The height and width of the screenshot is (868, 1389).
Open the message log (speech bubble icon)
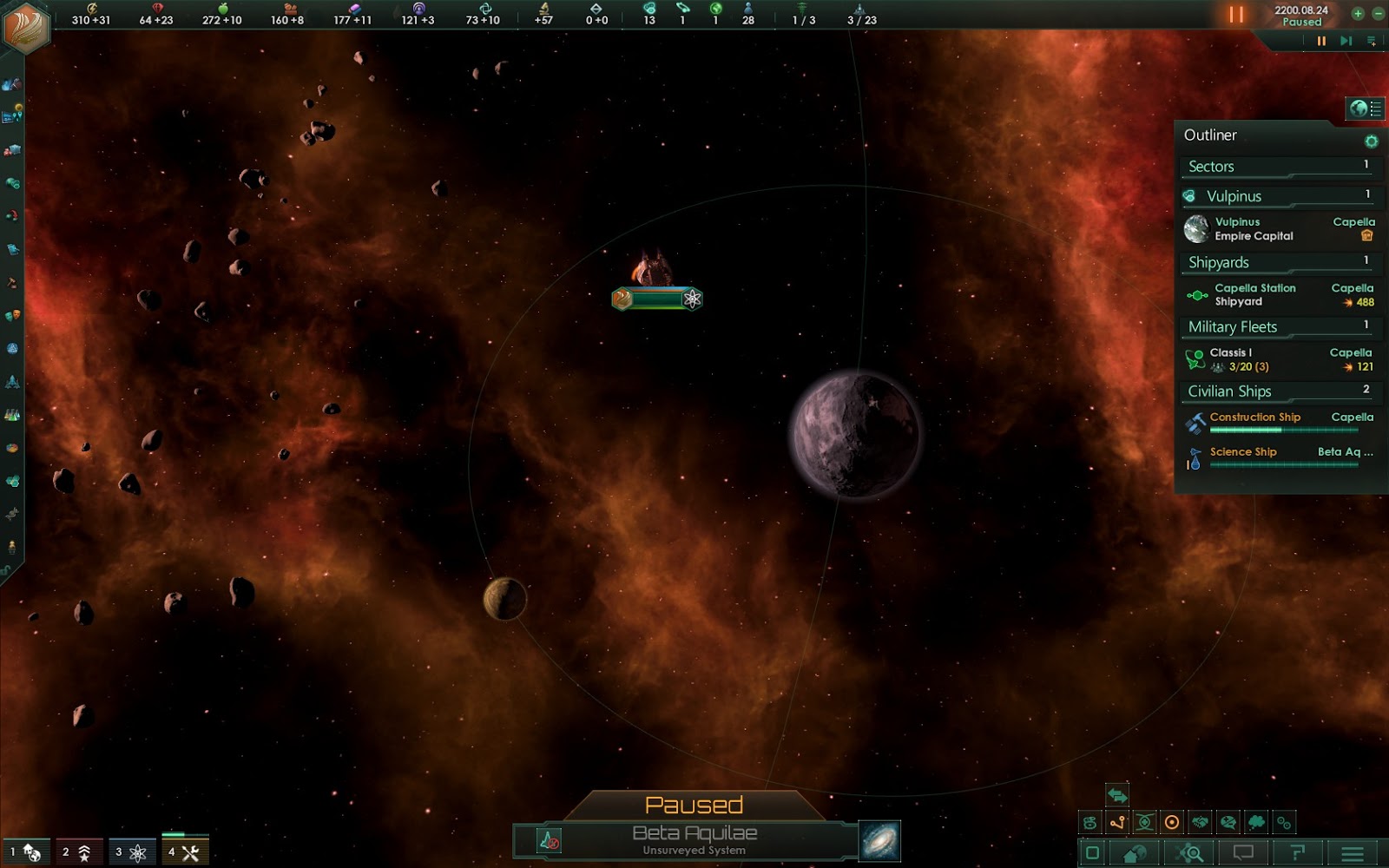pyautogui.click(x=1243, y=852)
